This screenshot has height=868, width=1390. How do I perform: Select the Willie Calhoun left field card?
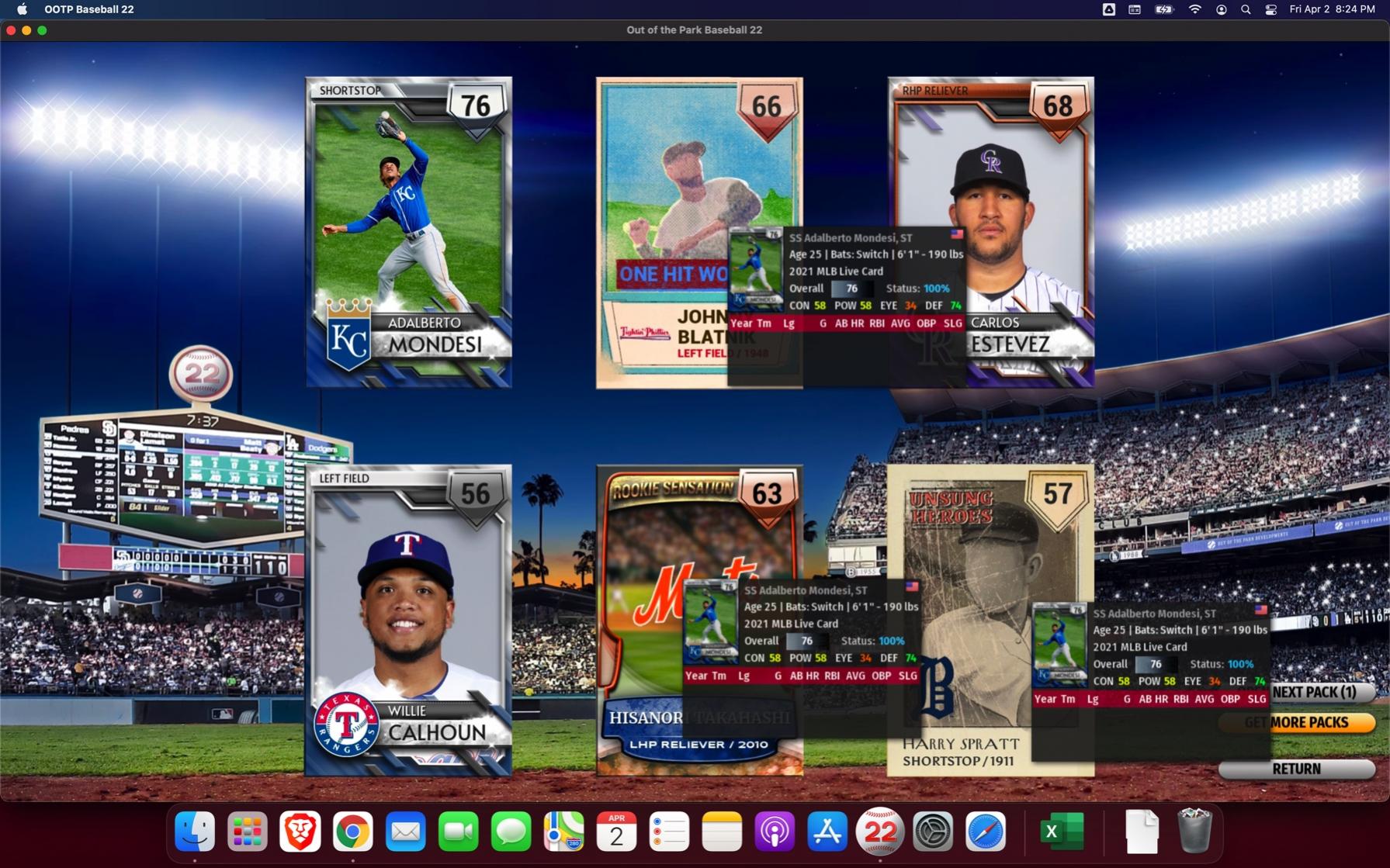(408, 619)
